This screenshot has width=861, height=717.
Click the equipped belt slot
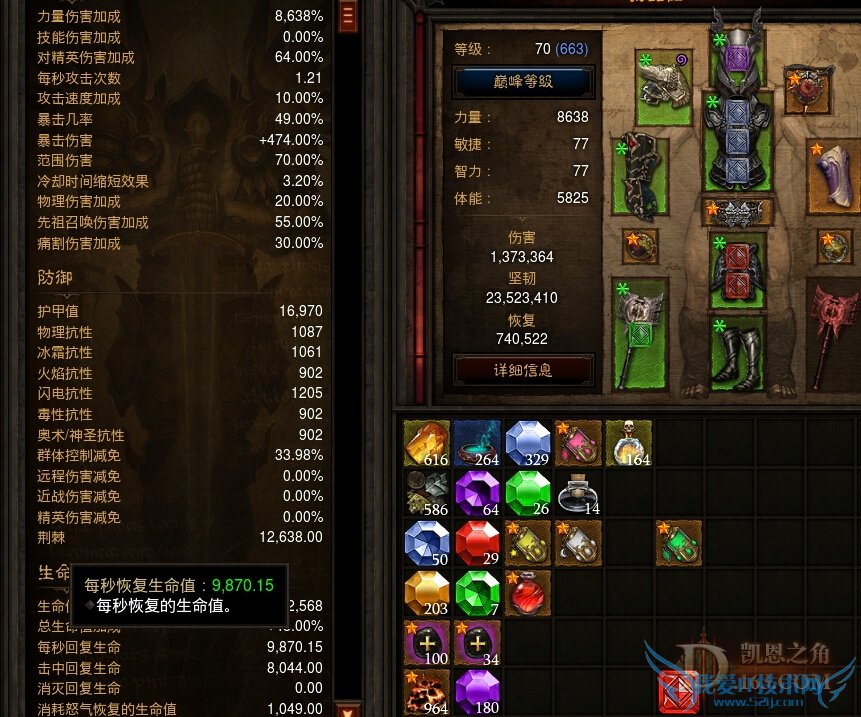click(x=737, y=211)
